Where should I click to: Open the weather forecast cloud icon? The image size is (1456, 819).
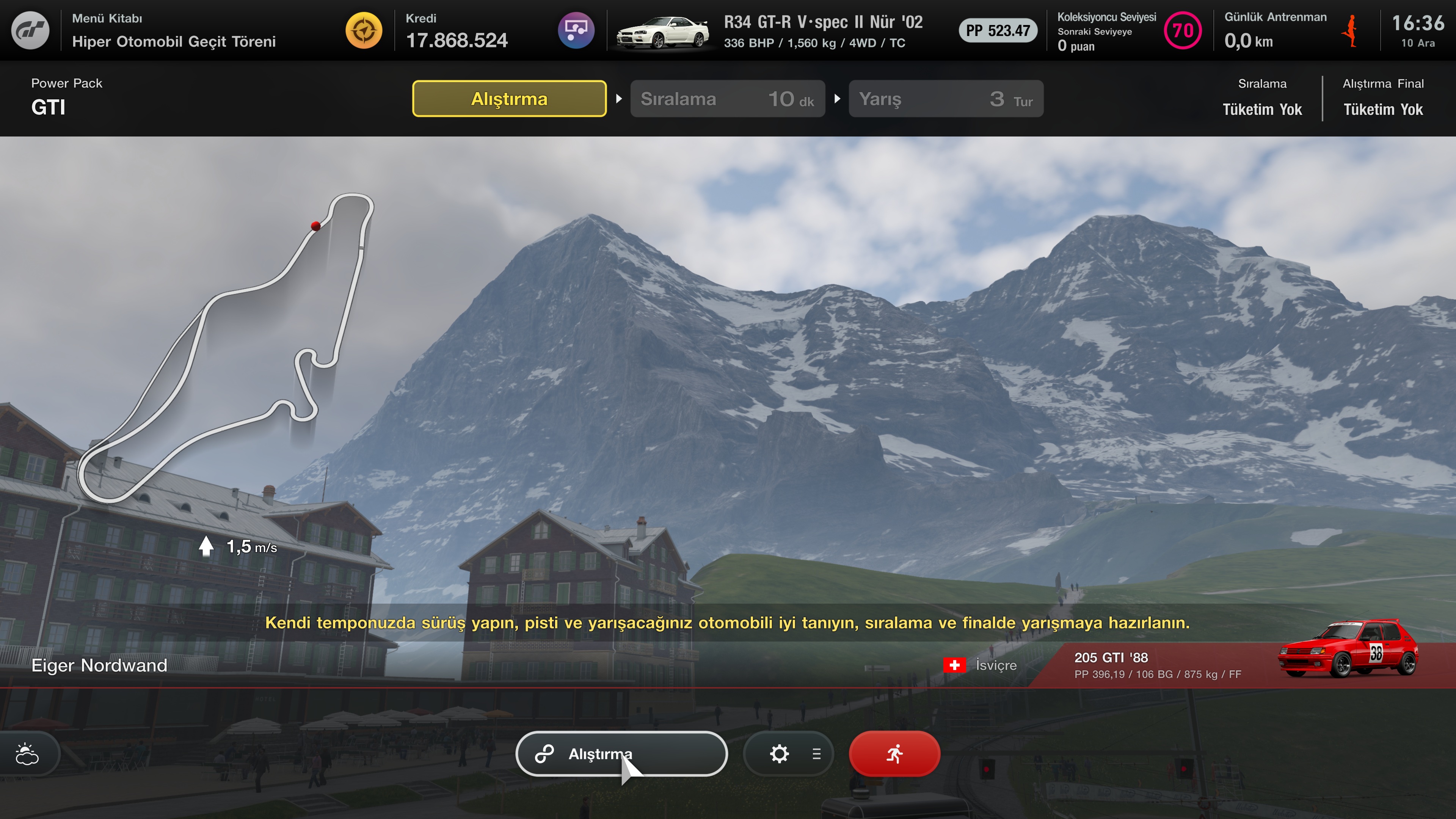tap(27, 753)
